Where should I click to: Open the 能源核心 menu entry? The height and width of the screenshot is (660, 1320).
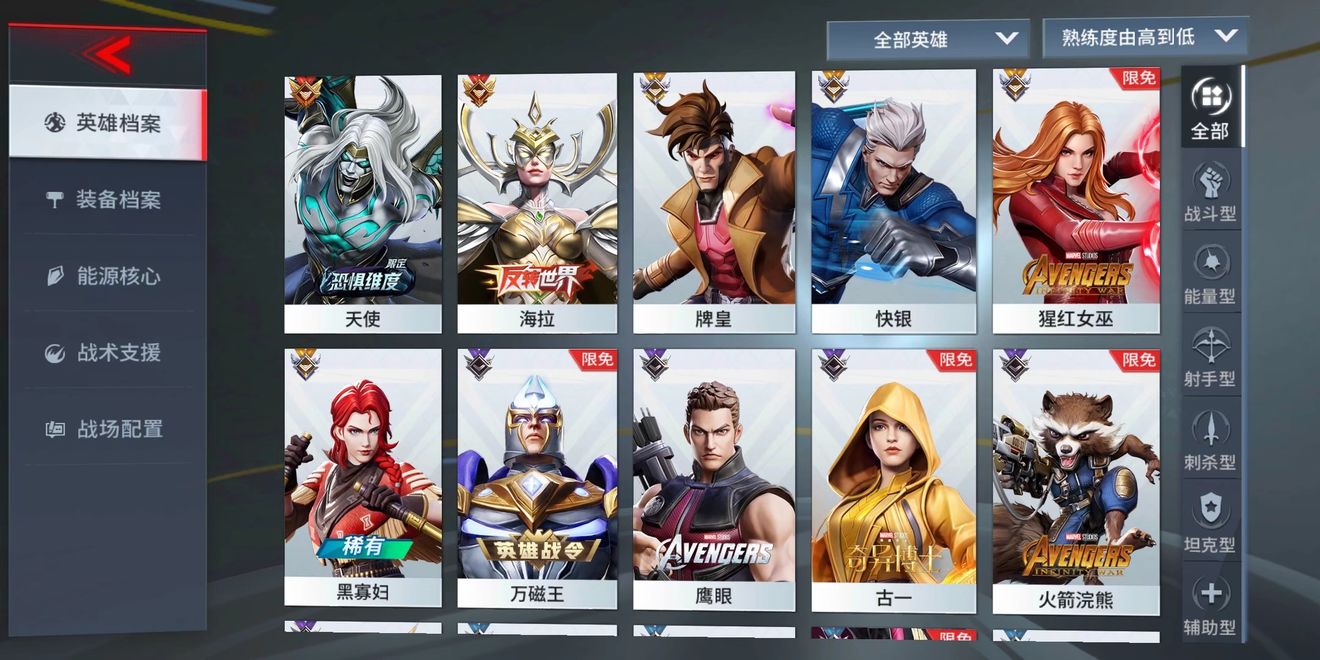(x=107, y=276)
